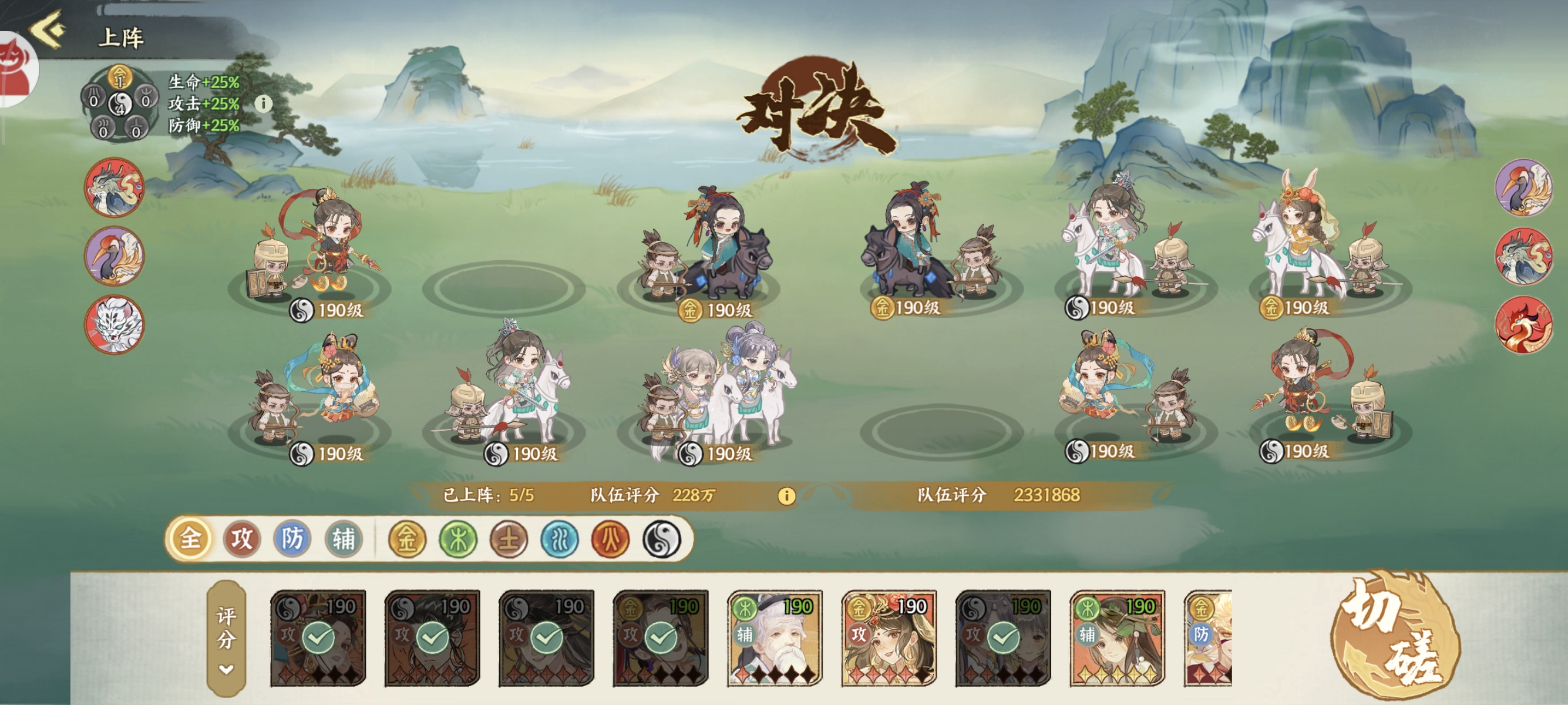Select the red fire element filter
Screen dimensions: 1568x705
click(611, 539)
